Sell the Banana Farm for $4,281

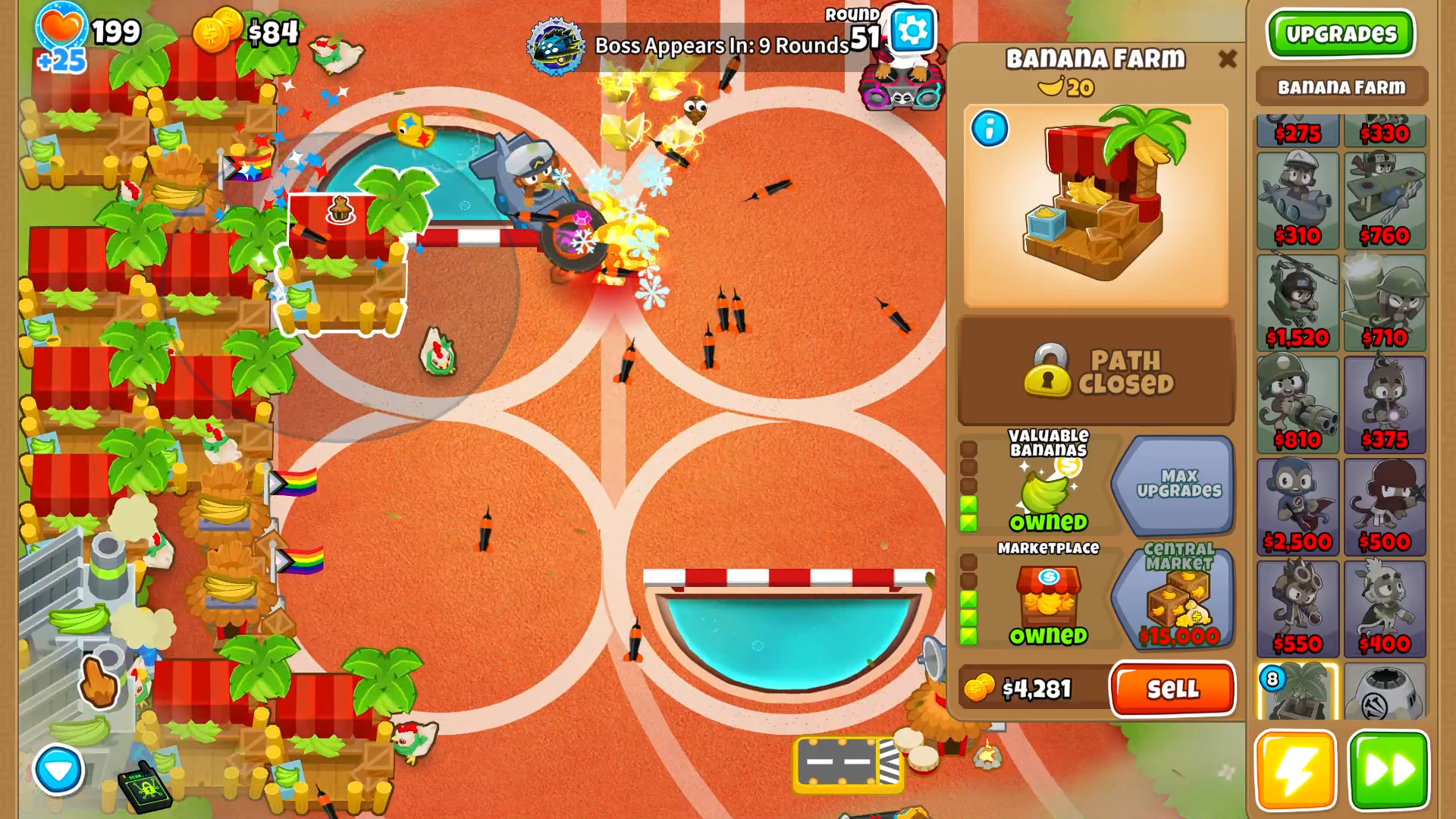pos(1172,689)
